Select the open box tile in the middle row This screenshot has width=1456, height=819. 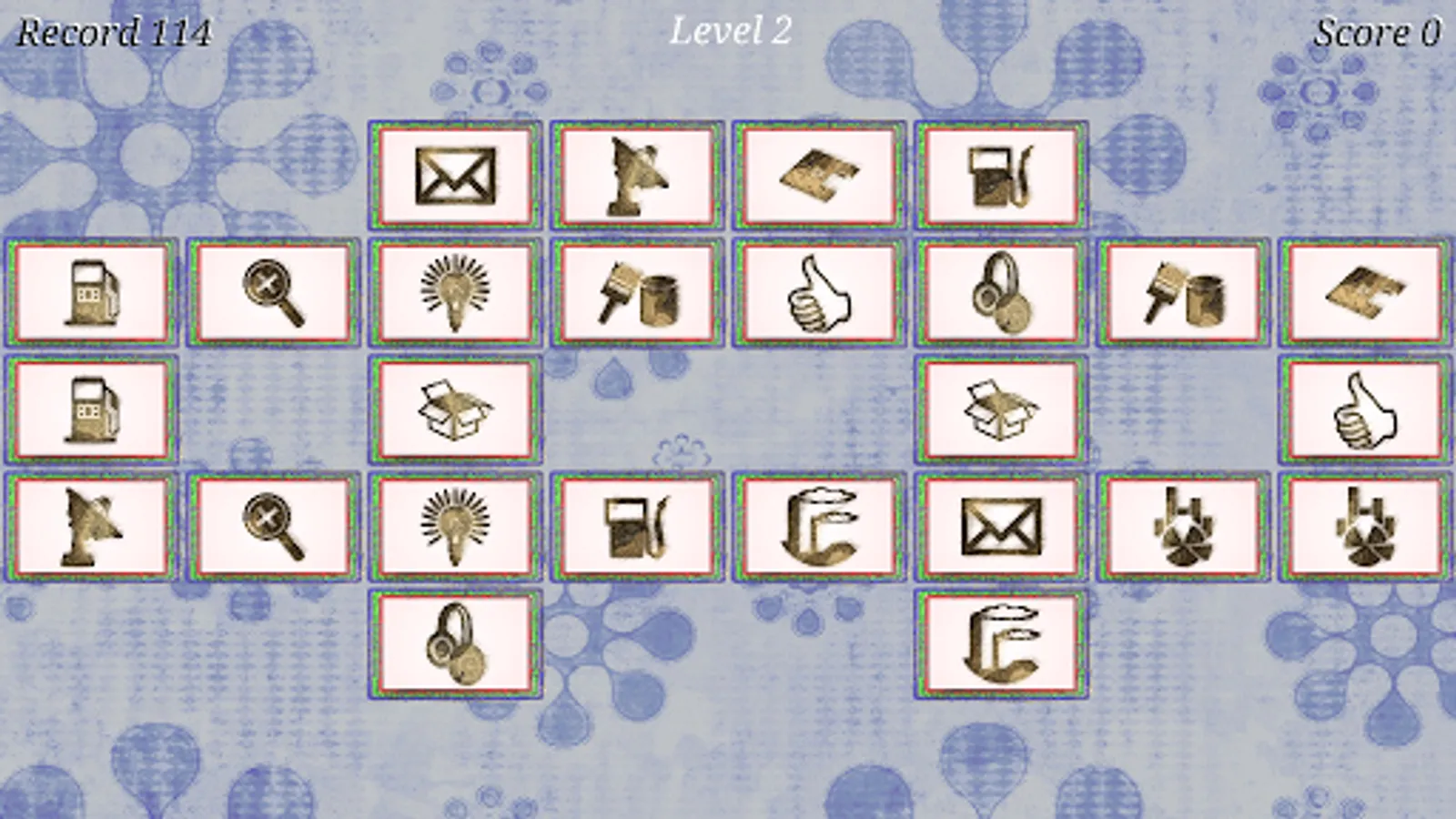pyautogui.click(x=455, y=408)
